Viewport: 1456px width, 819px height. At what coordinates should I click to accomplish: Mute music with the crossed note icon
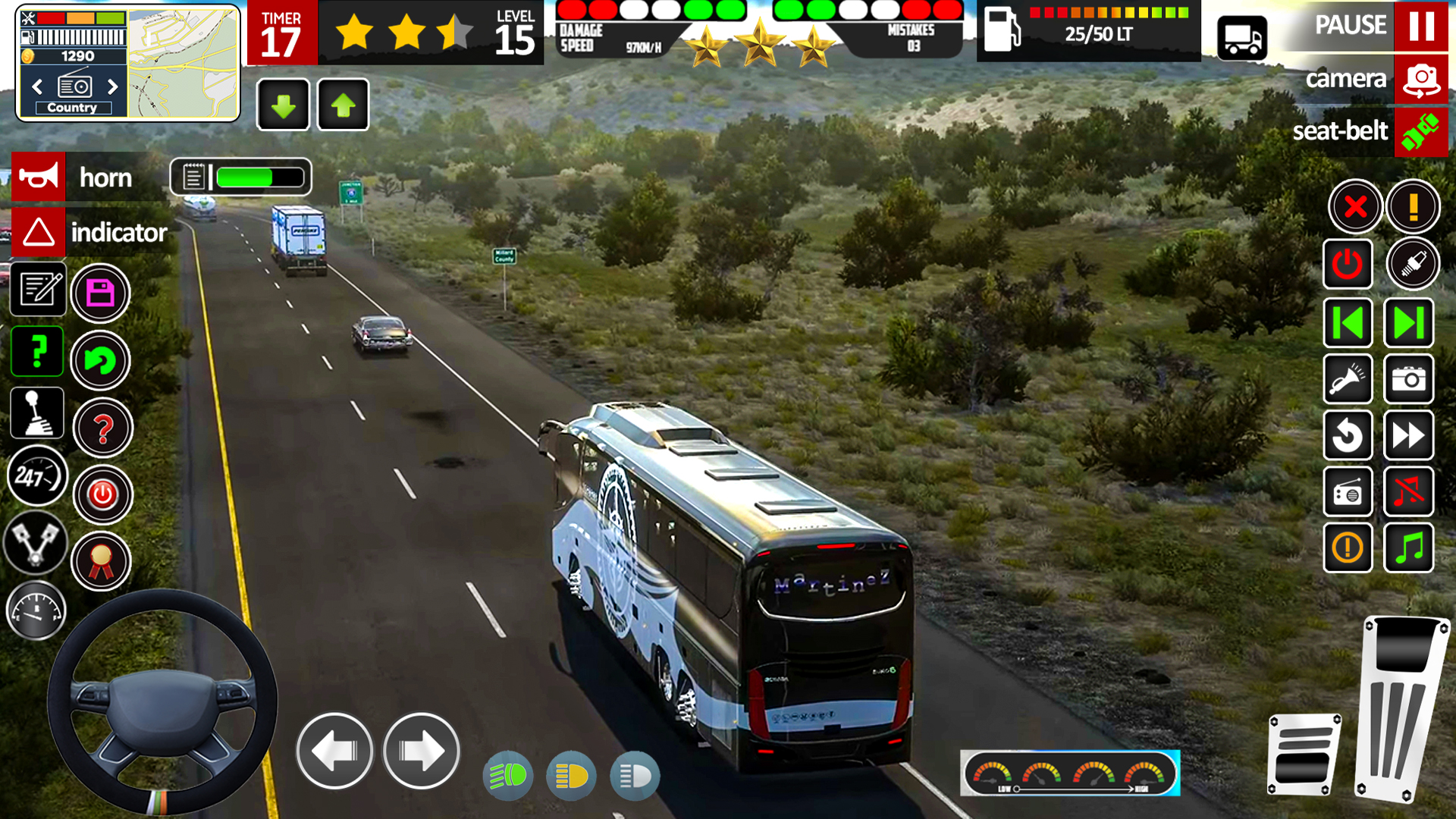coord(1408,491)
